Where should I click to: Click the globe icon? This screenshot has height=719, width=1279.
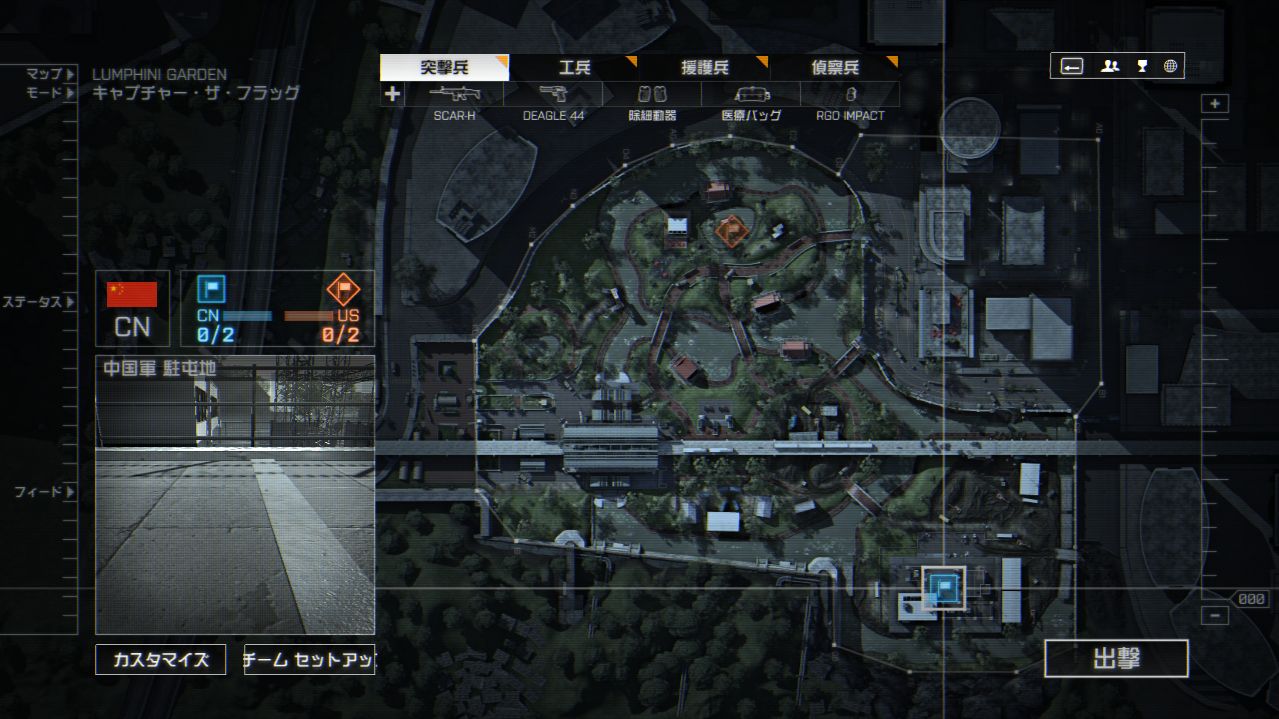pyautogui.click(x=1170, y=66)
